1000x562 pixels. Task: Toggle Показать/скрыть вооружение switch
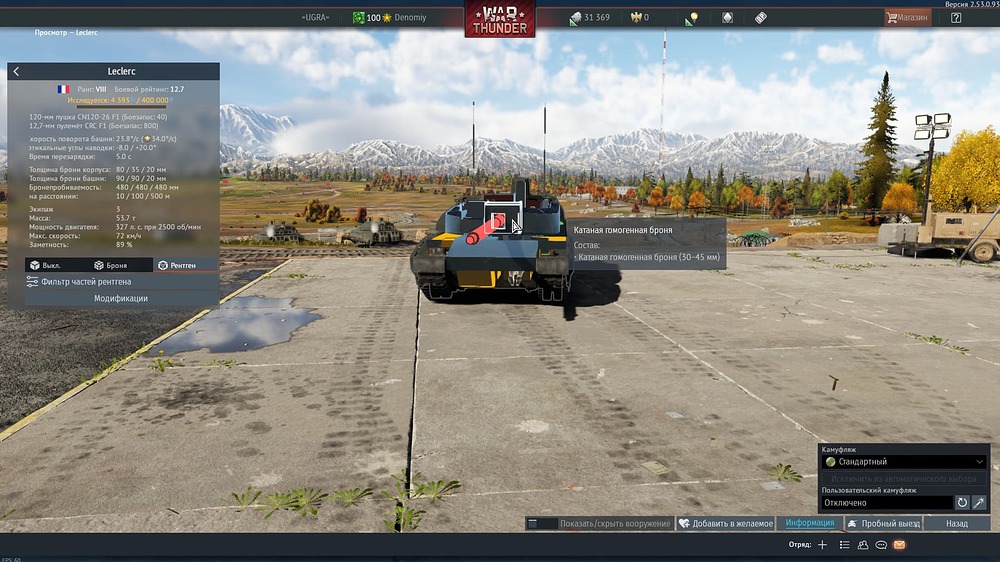(546, 523)
